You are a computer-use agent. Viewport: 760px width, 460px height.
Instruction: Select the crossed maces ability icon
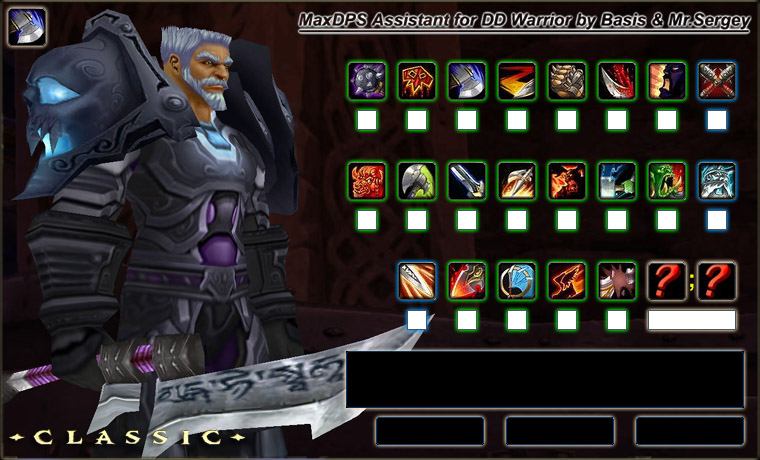pyautogui.click(x=717, y=81)
